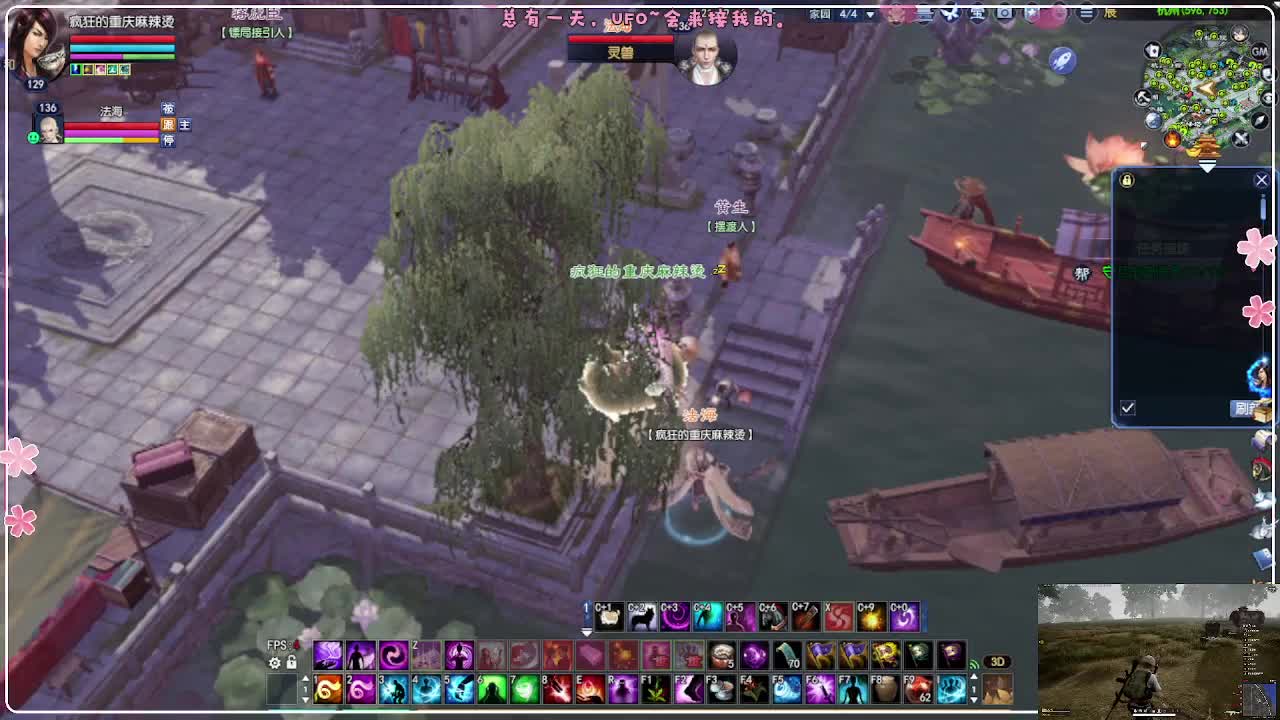1280x720 pixels.
Task: Toggle the interface lock icon beside the FPS gear
Action: click(292, 663)
